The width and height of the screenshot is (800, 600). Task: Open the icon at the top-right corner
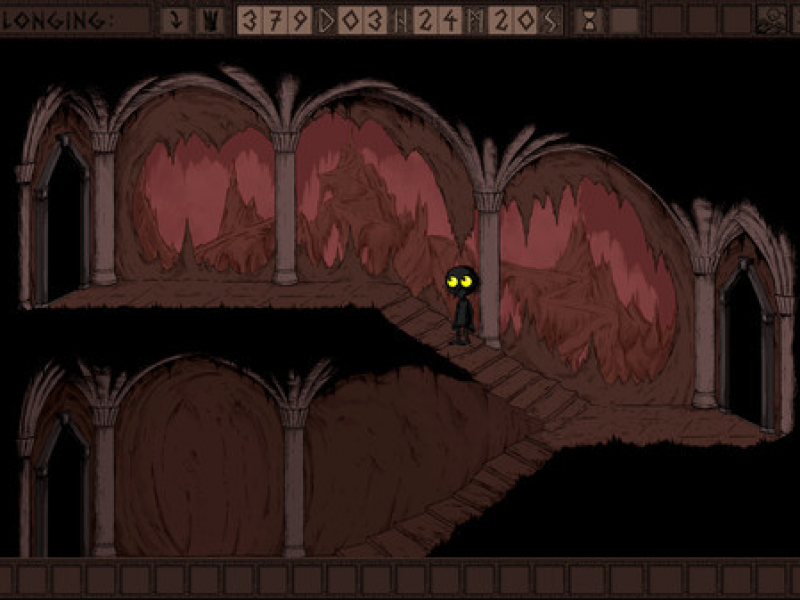tap(771, 20)
